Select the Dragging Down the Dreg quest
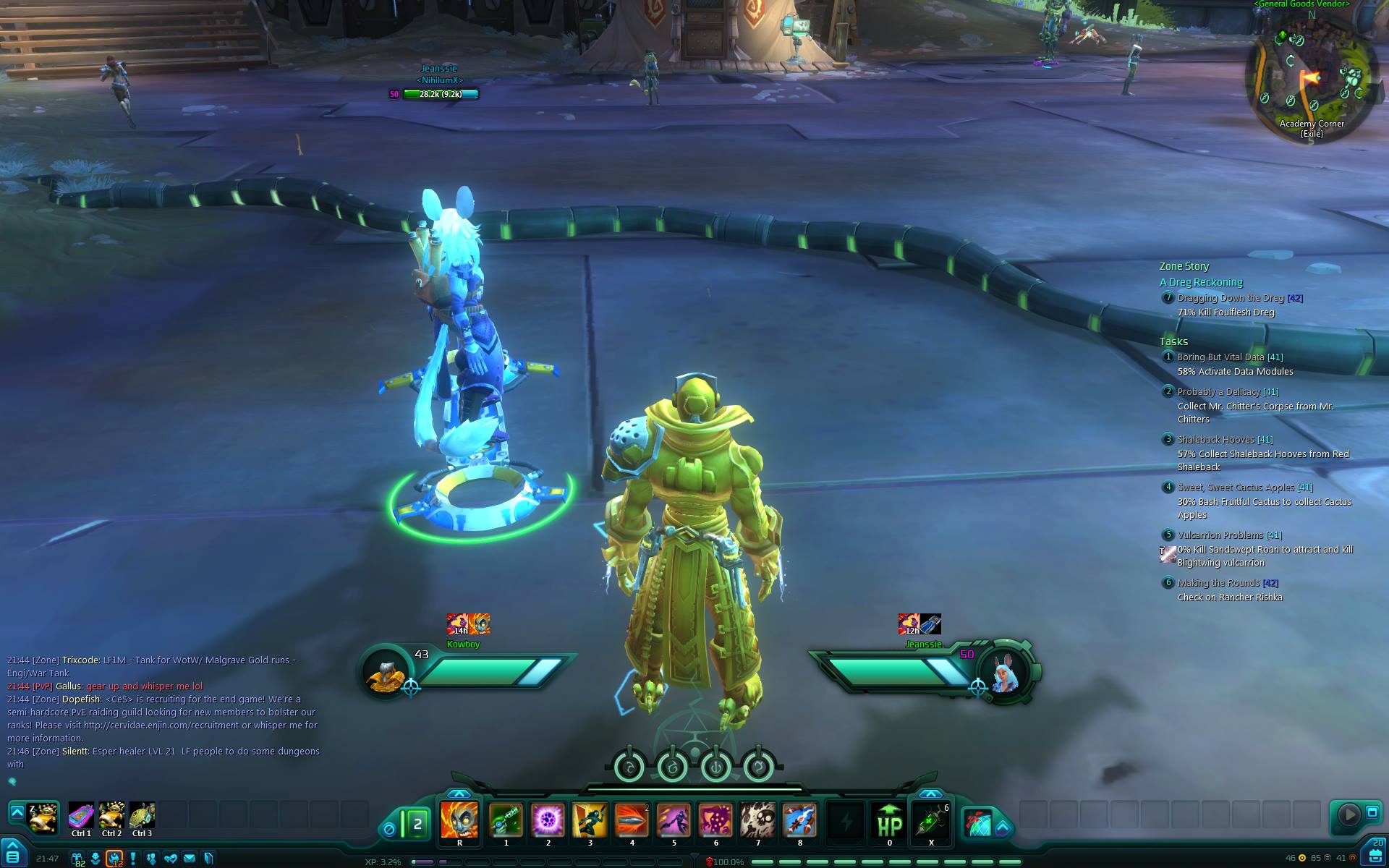This screenshot has height=868, width=1389. click(1230, 298)
